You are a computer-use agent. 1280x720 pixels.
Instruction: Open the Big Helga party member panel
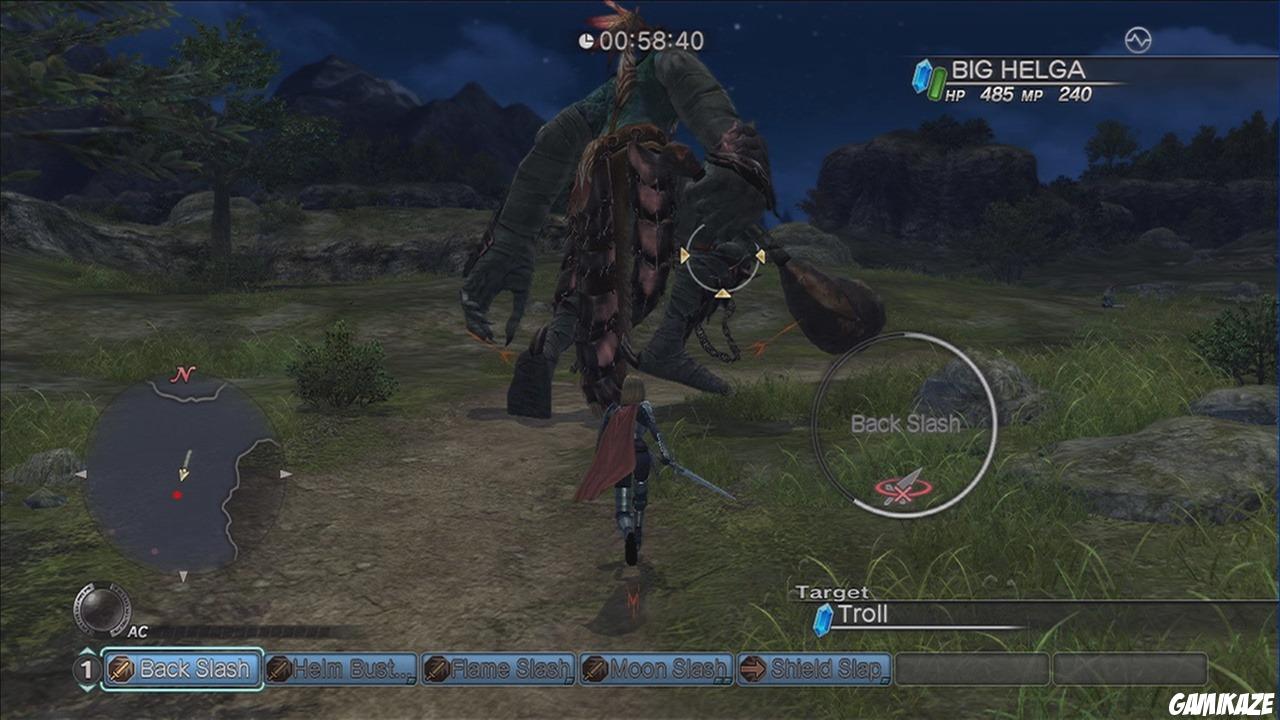point(1020,81)
